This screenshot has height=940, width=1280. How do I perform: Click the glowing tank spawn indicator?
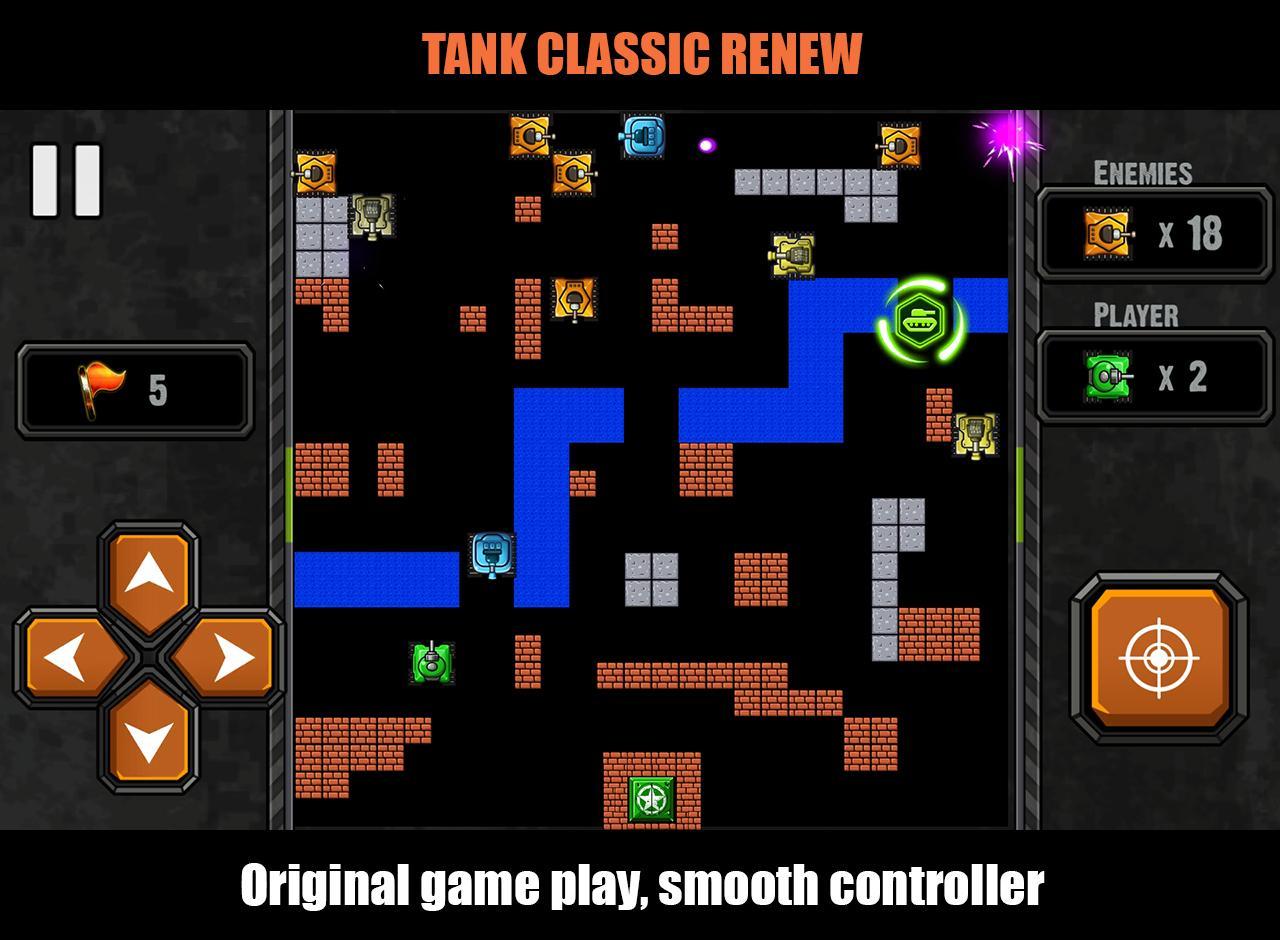pos(921,320)
